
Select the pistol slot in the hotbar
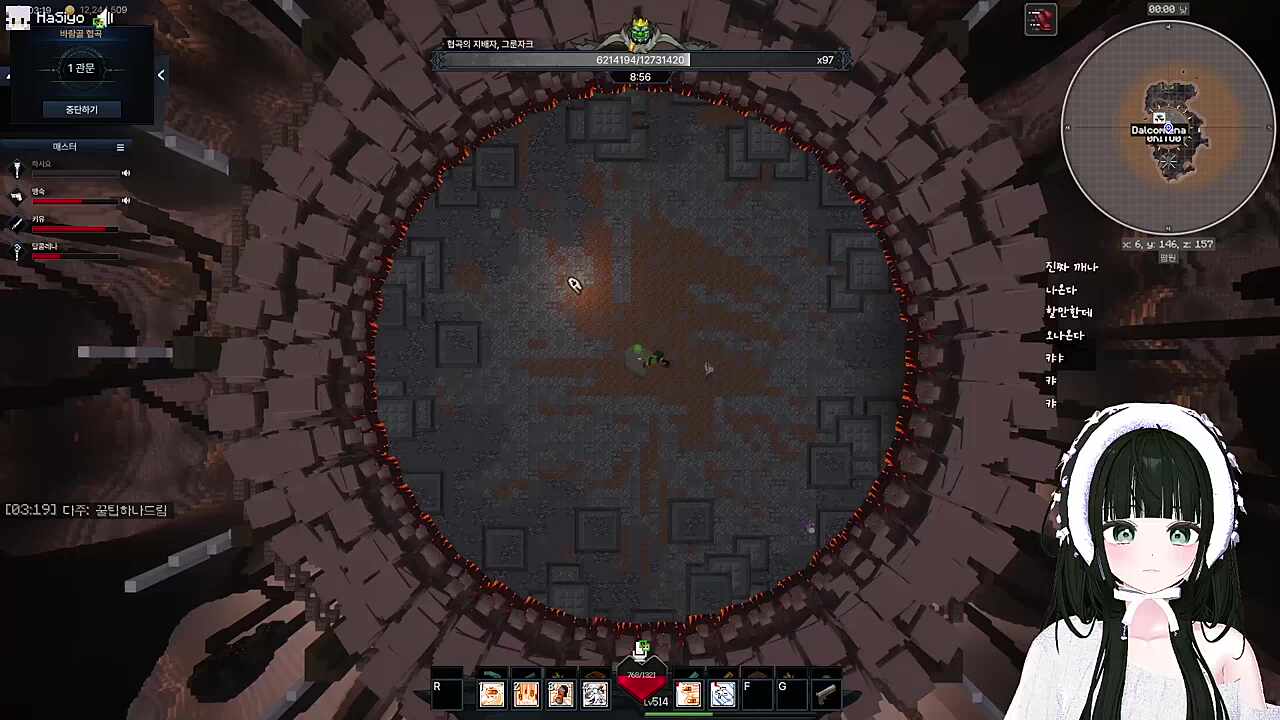click(825, 693)
